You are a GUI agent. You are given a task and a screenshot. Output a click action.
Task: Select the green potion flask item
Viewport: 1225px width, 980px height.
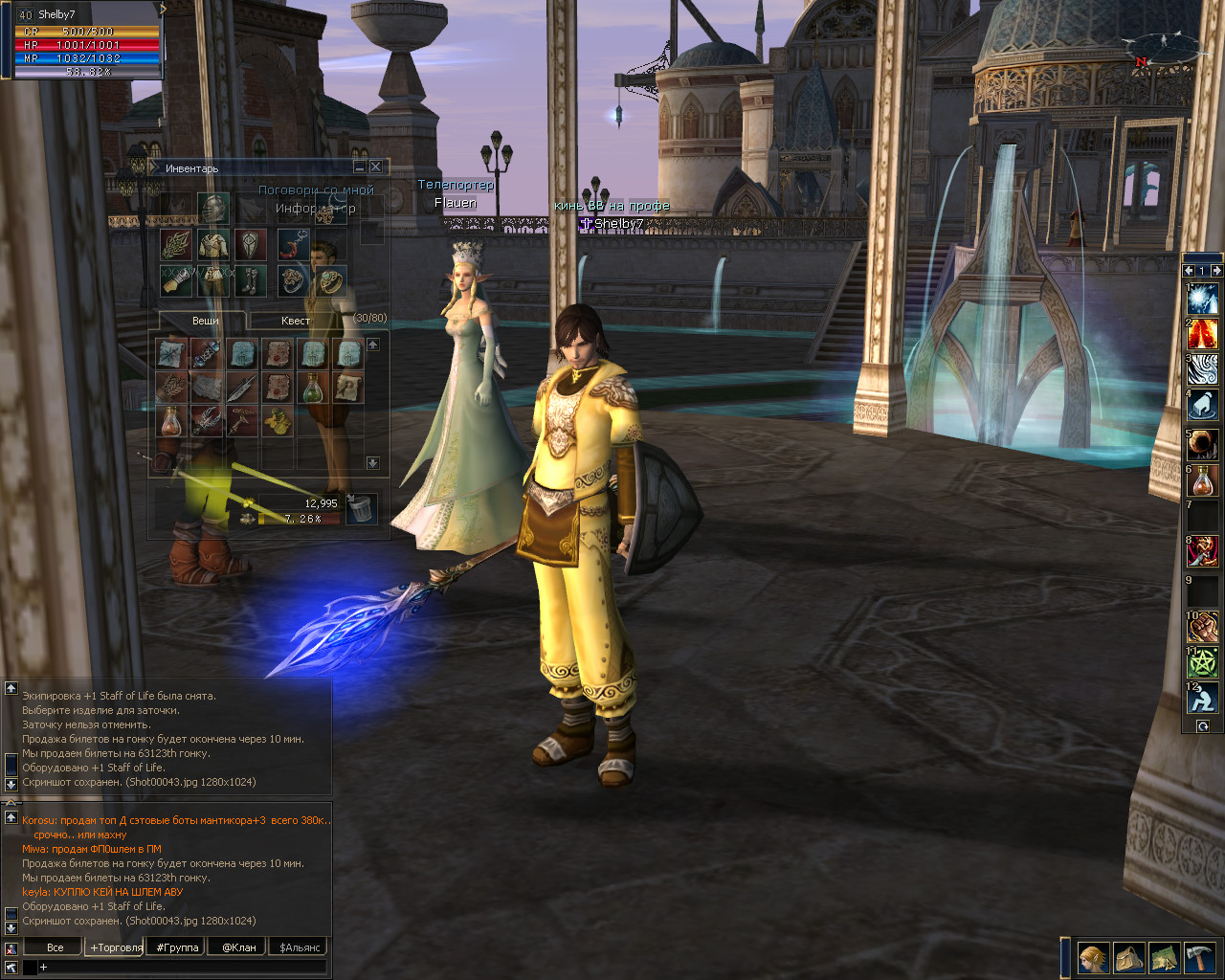coord(313,388)
